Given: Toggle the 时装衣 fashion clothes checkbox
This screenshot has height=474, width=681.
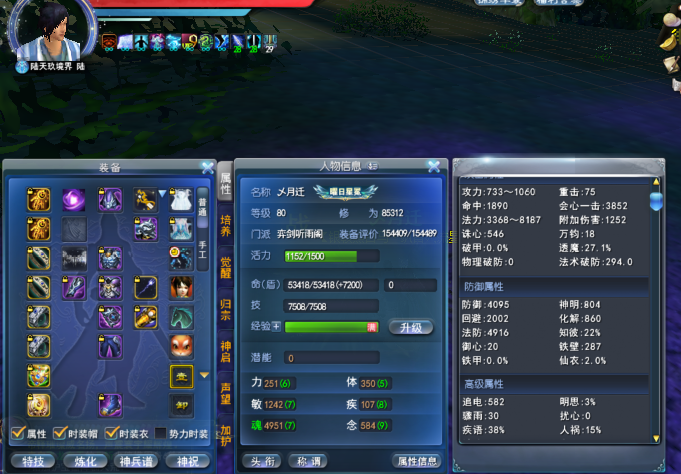Looking at the screenshot, I should 113,434.
